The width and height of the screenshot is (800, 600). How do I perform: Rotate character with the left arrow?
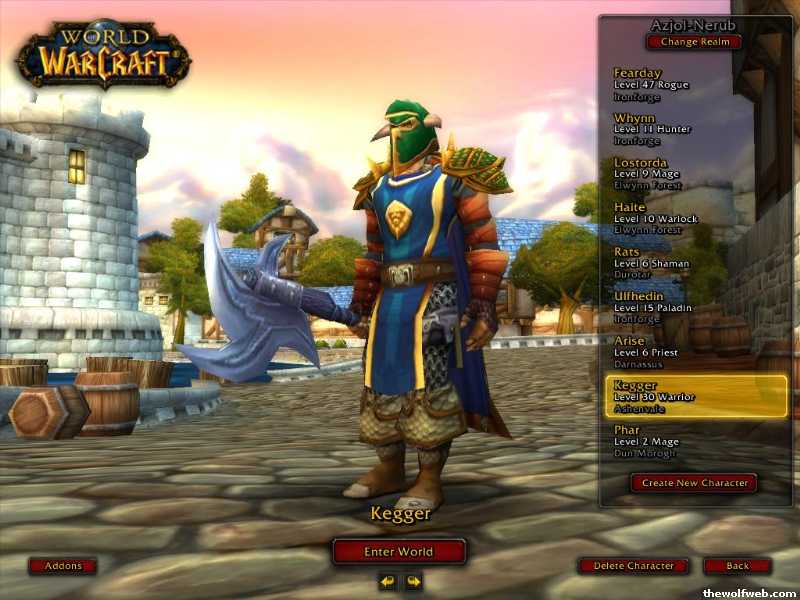click(x=387, y=581)
